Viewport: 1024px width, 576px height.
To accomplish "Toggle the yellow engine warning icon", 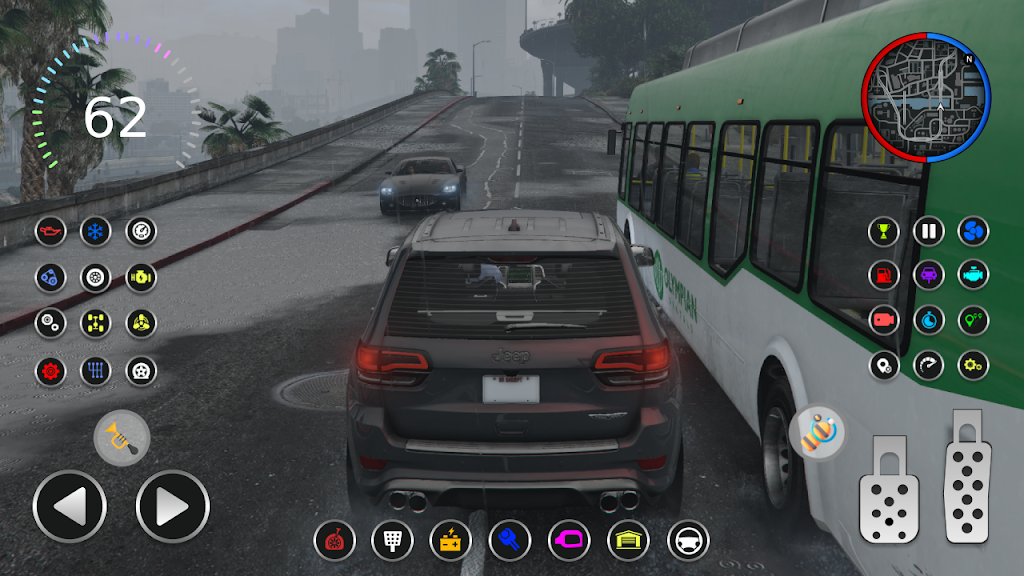I will click(x=141, y=277).
